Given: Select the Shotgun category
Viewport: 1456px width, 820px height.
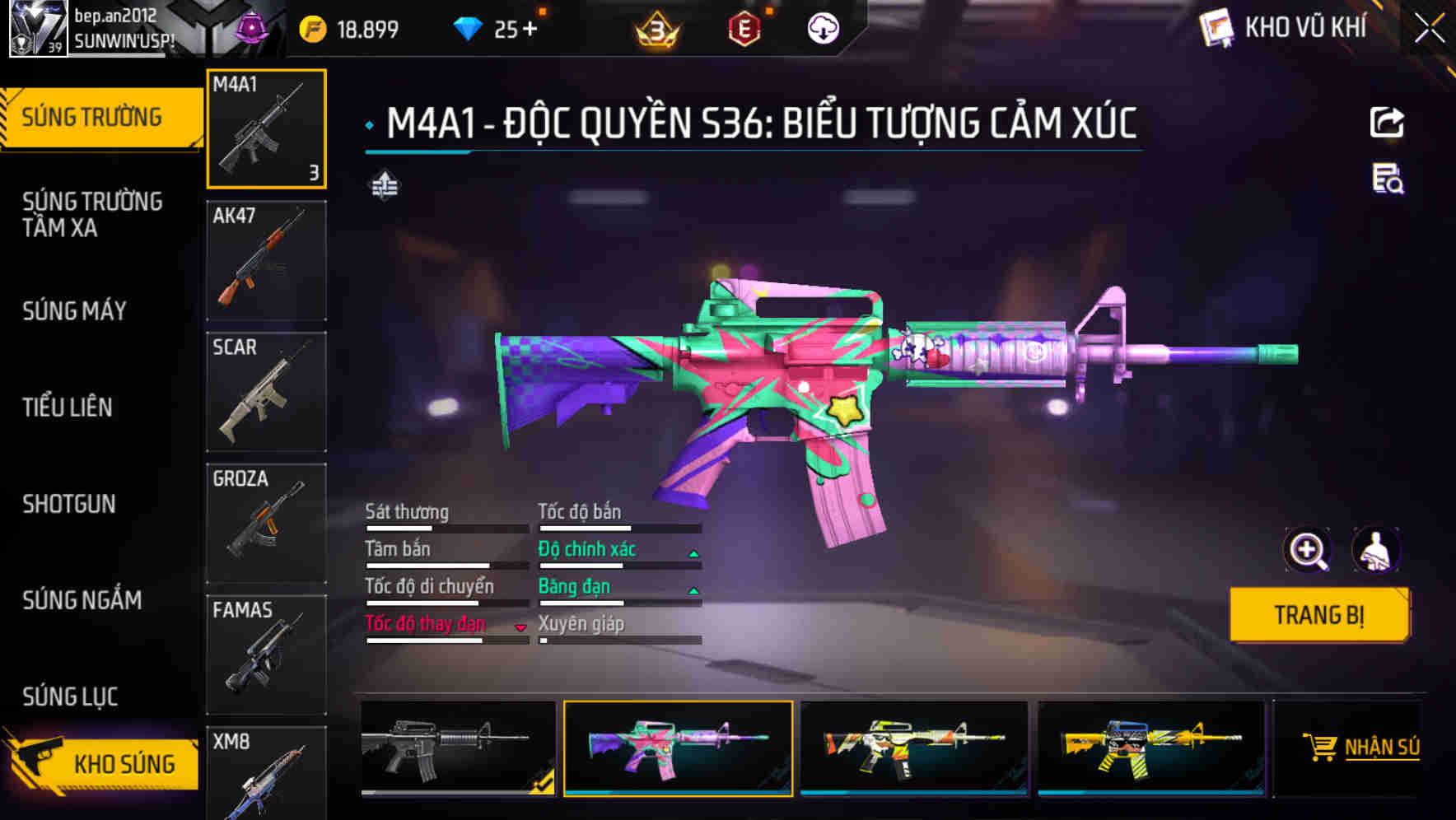Looking at the screenshot, I should click(69, 504).
